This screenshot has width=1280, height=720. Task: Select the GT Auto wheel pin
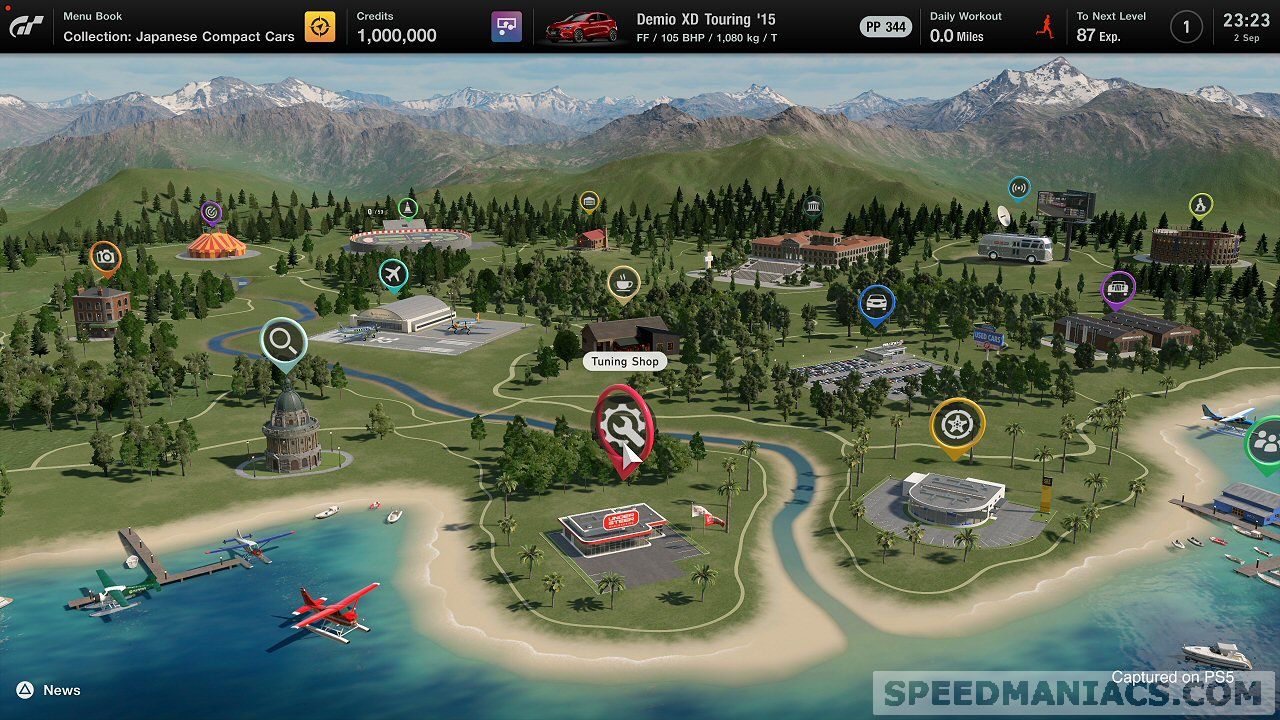click(957, 425)
